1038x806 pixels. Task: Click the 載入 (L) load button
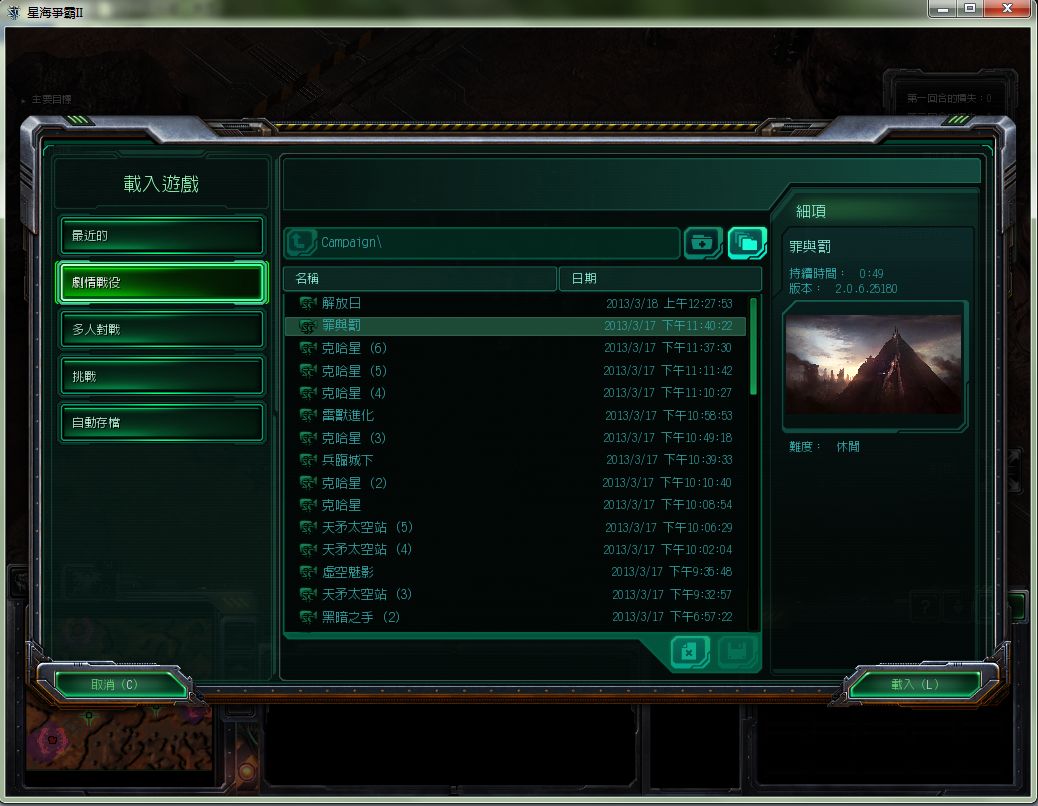[x=914, y=684]
